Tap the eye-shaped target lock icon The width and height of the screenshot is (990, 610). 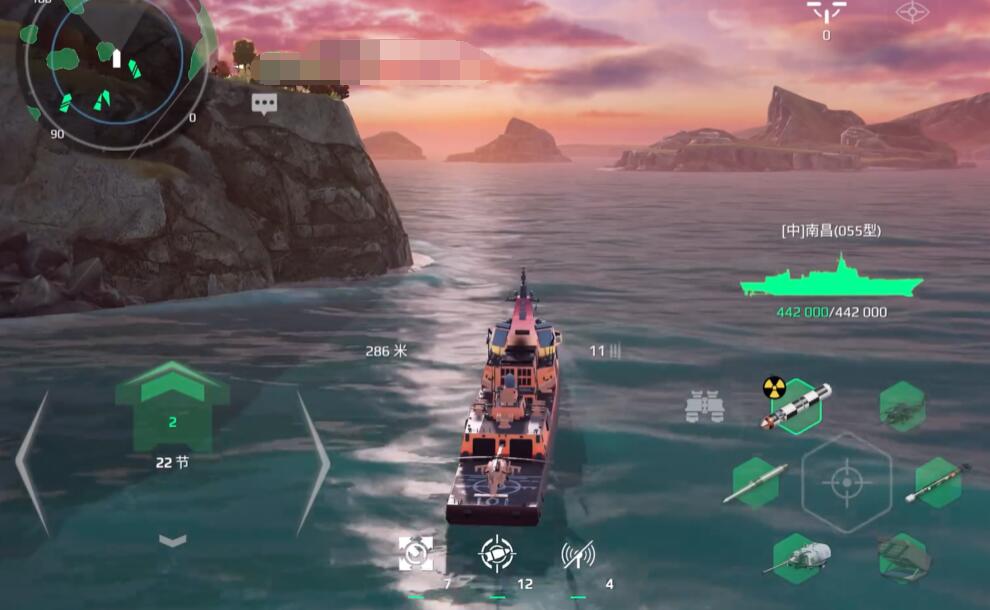[x=911, y=12]
